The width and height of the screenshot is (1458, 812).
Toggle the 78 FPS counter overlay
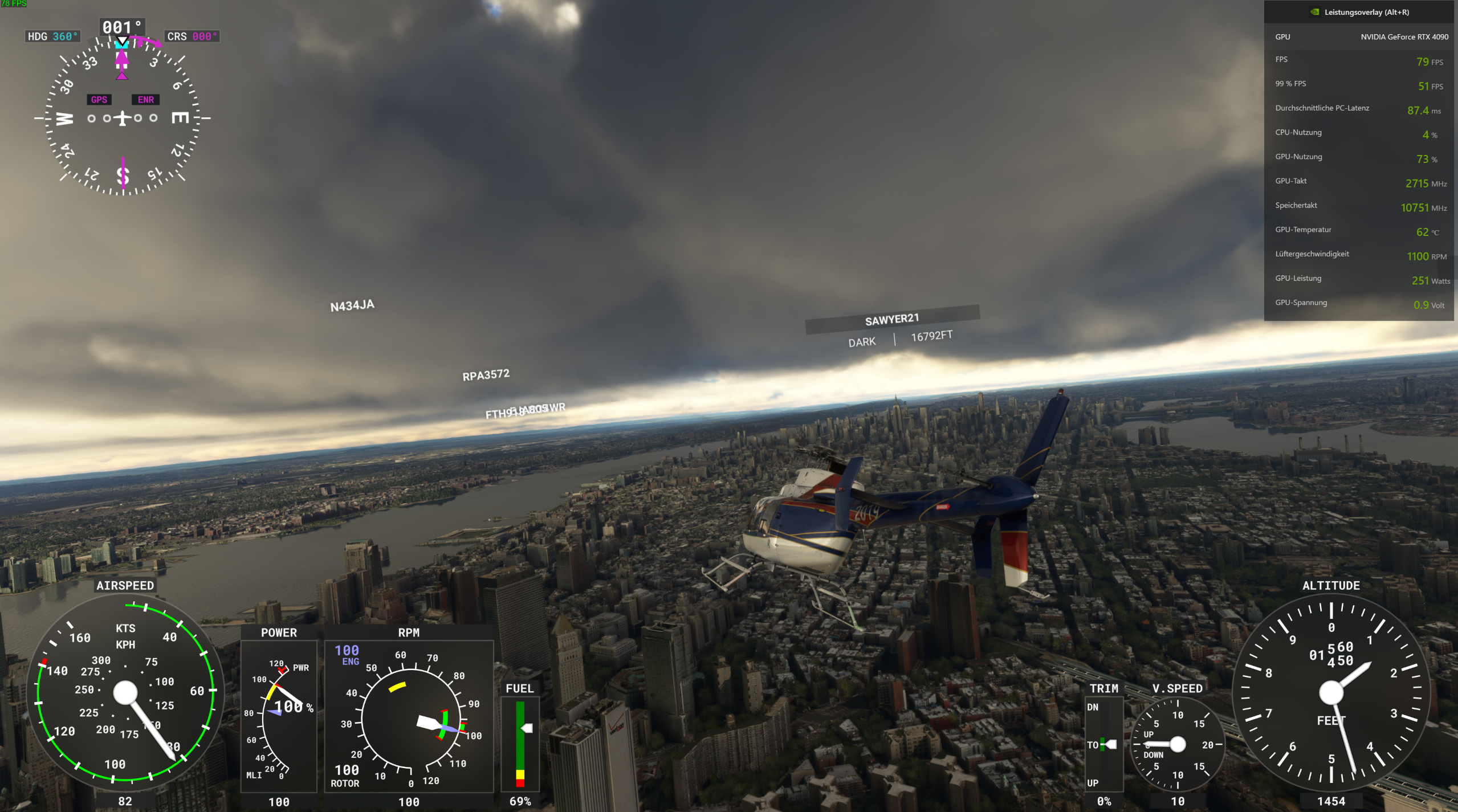tap(14, 5)
